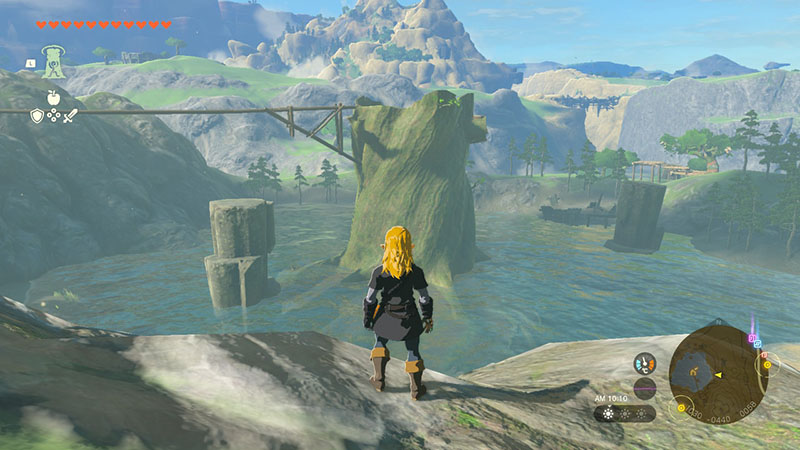
Task: Select the blue map pin on minimap
Action: click(758, 344)
